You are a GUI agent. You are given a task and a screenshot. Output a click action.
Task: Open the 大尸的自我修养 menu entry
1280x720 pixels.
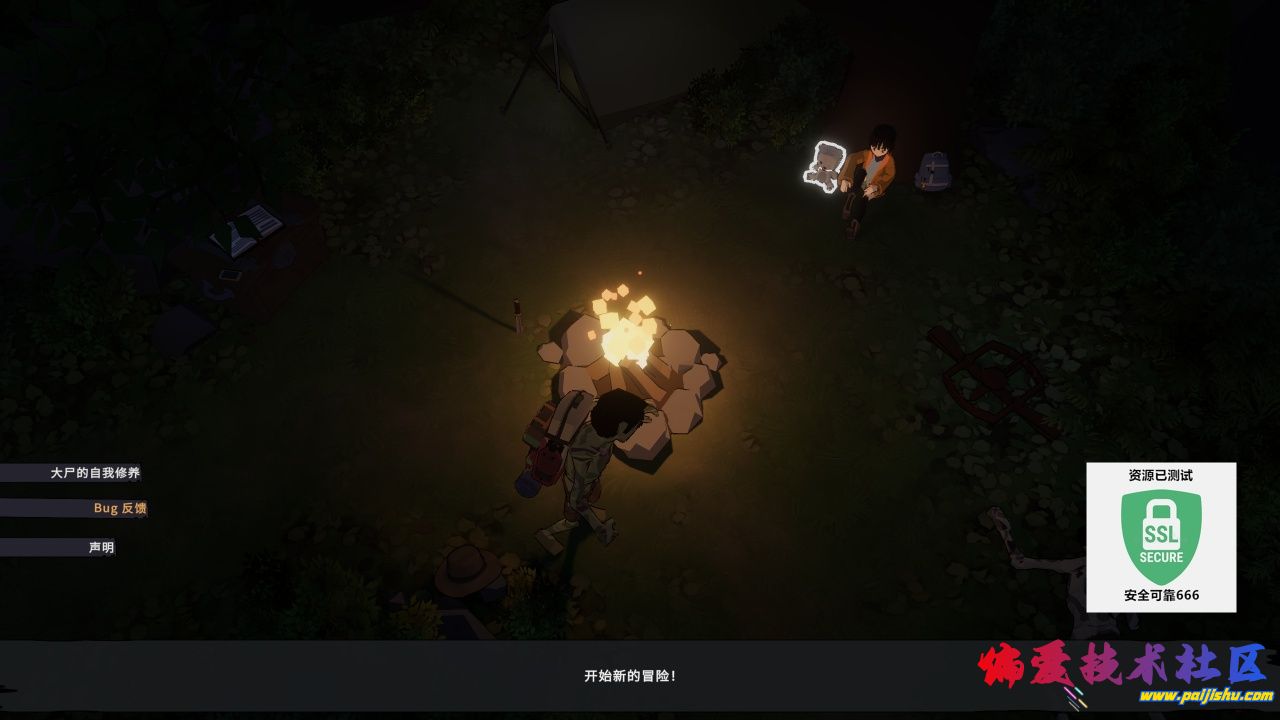pyautogui.click(x=95, y=473)
